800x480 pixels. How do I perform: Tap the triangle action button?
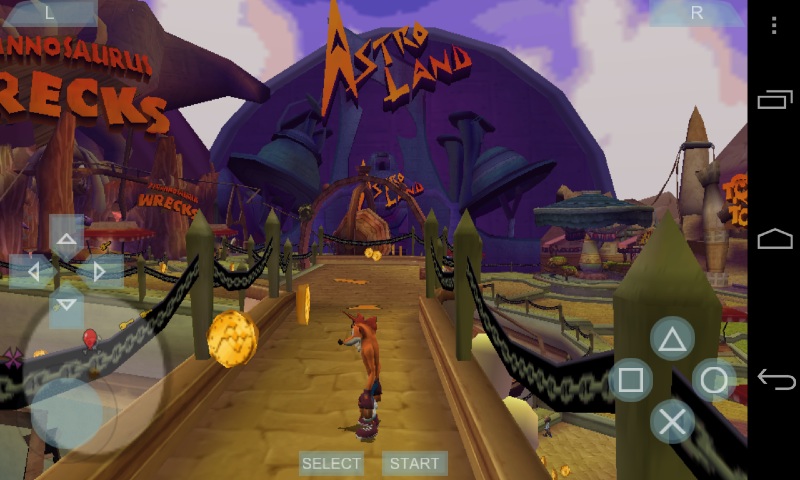(x=672, y=339)
